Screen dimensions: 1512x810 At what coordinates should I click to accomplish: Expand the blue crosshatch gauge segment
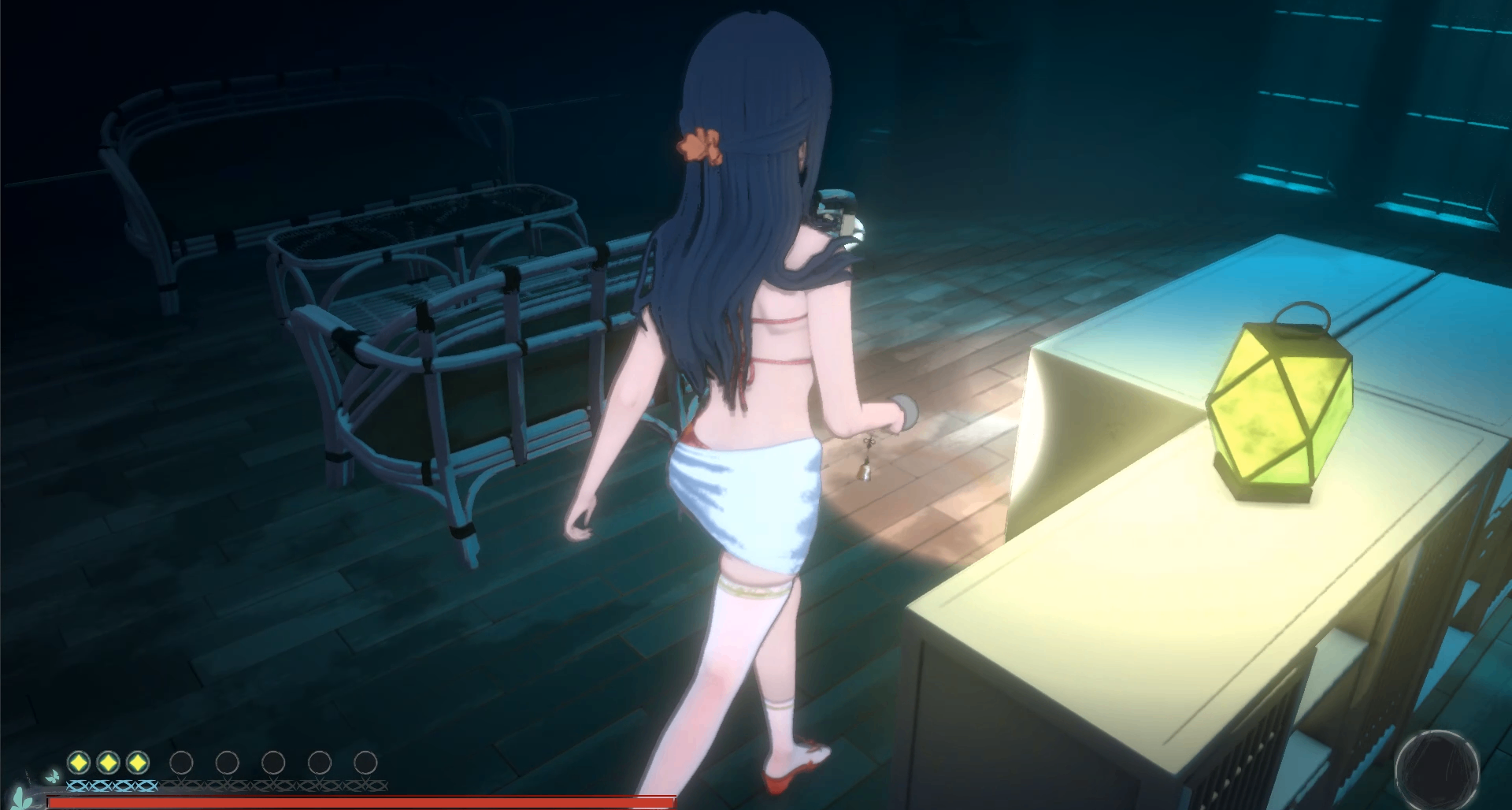[x=110, y=786]
